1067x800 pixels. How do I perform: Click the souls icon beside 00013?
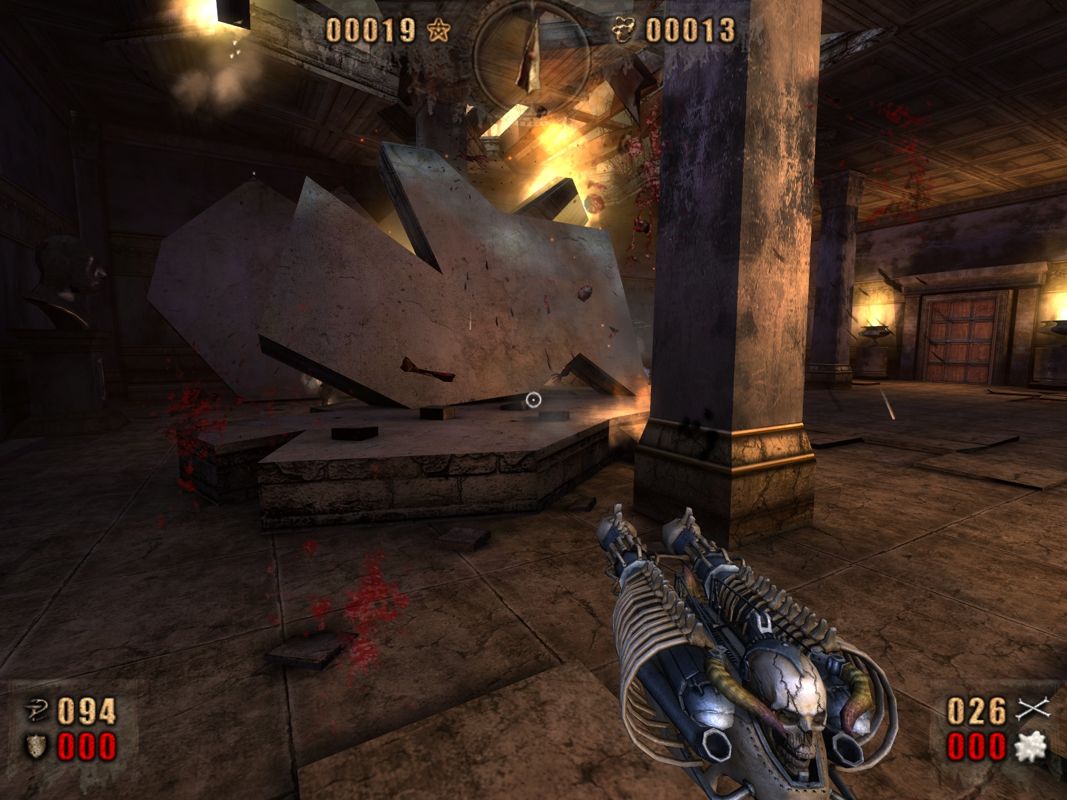pyautogui.click(x=624, y=30)
